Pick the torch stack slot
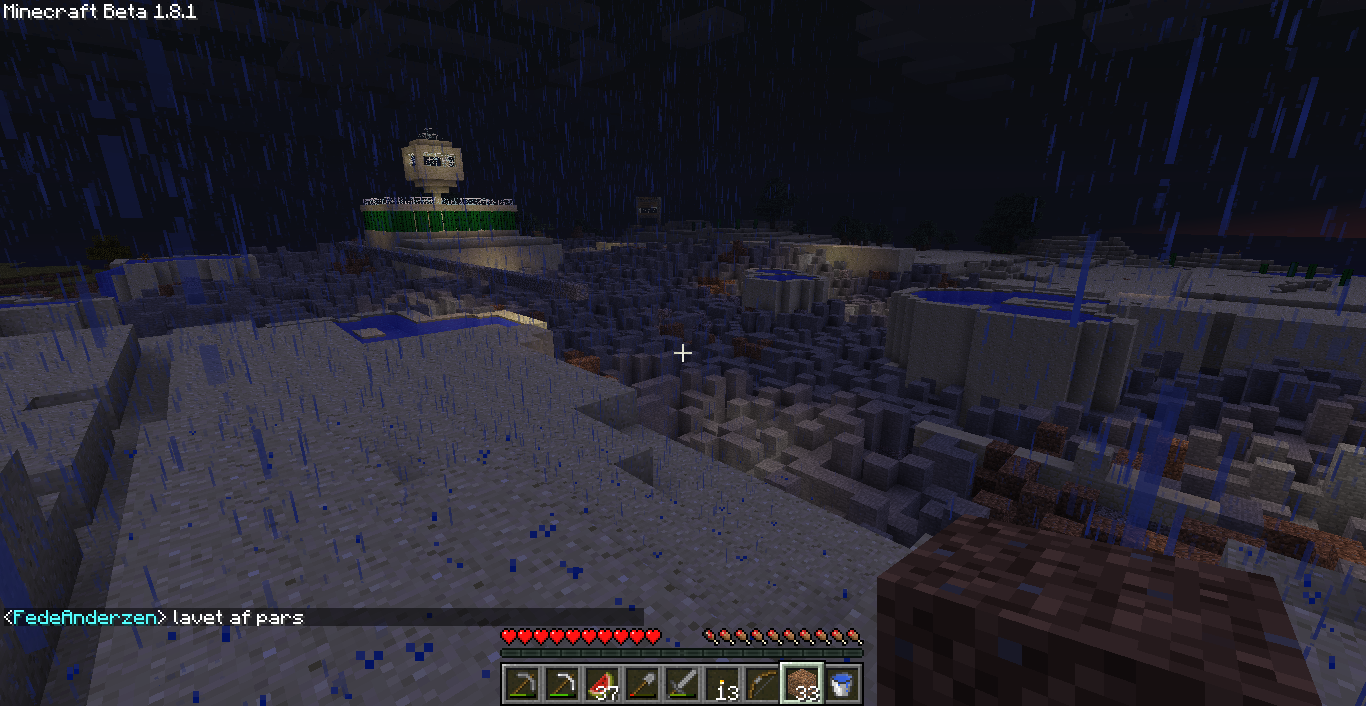Viewport: 1366px width, 706px height. (722, 683)
